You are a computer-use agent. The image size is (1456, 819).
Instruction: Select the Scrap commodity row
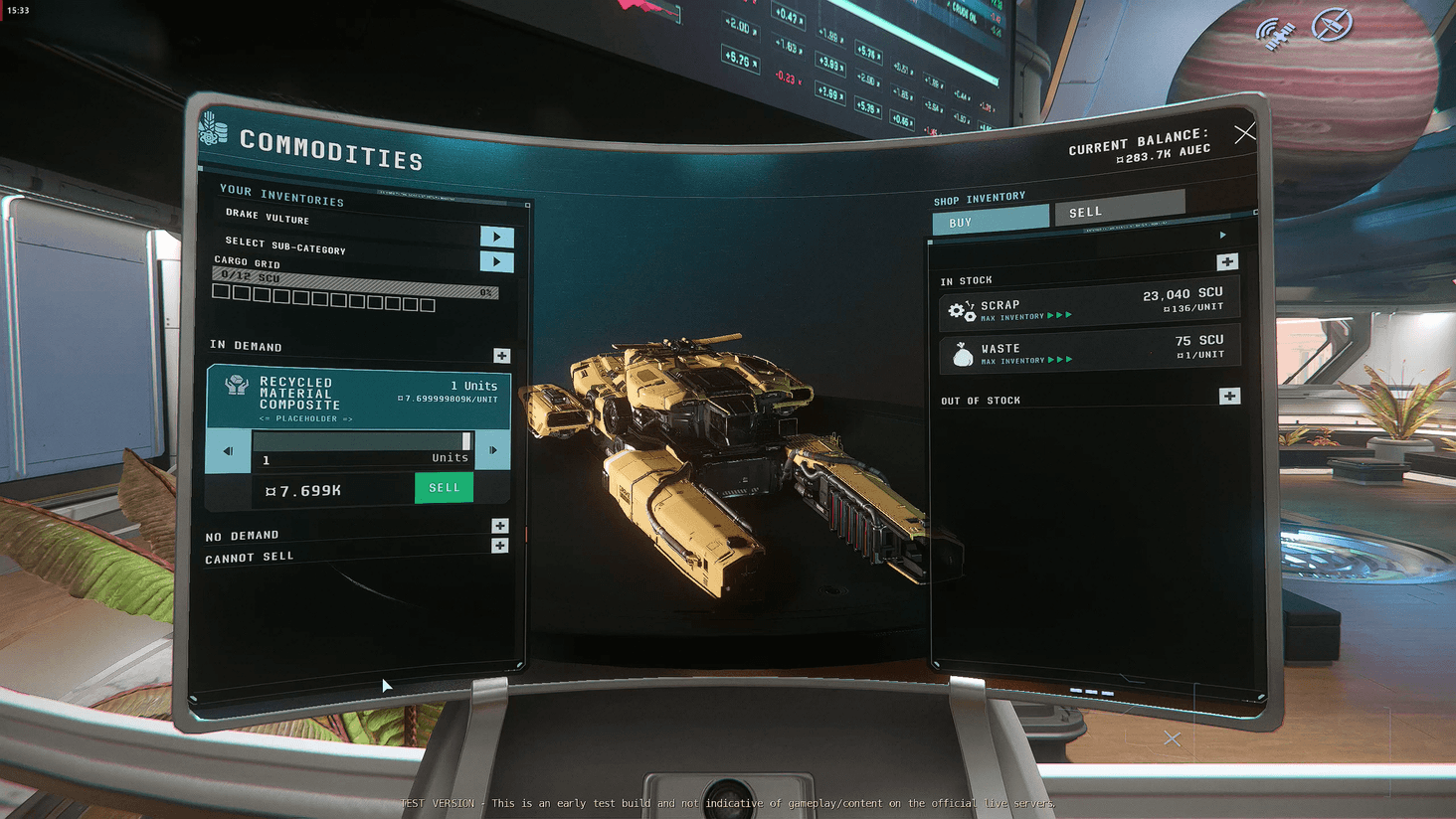(x=1088, y=304)
